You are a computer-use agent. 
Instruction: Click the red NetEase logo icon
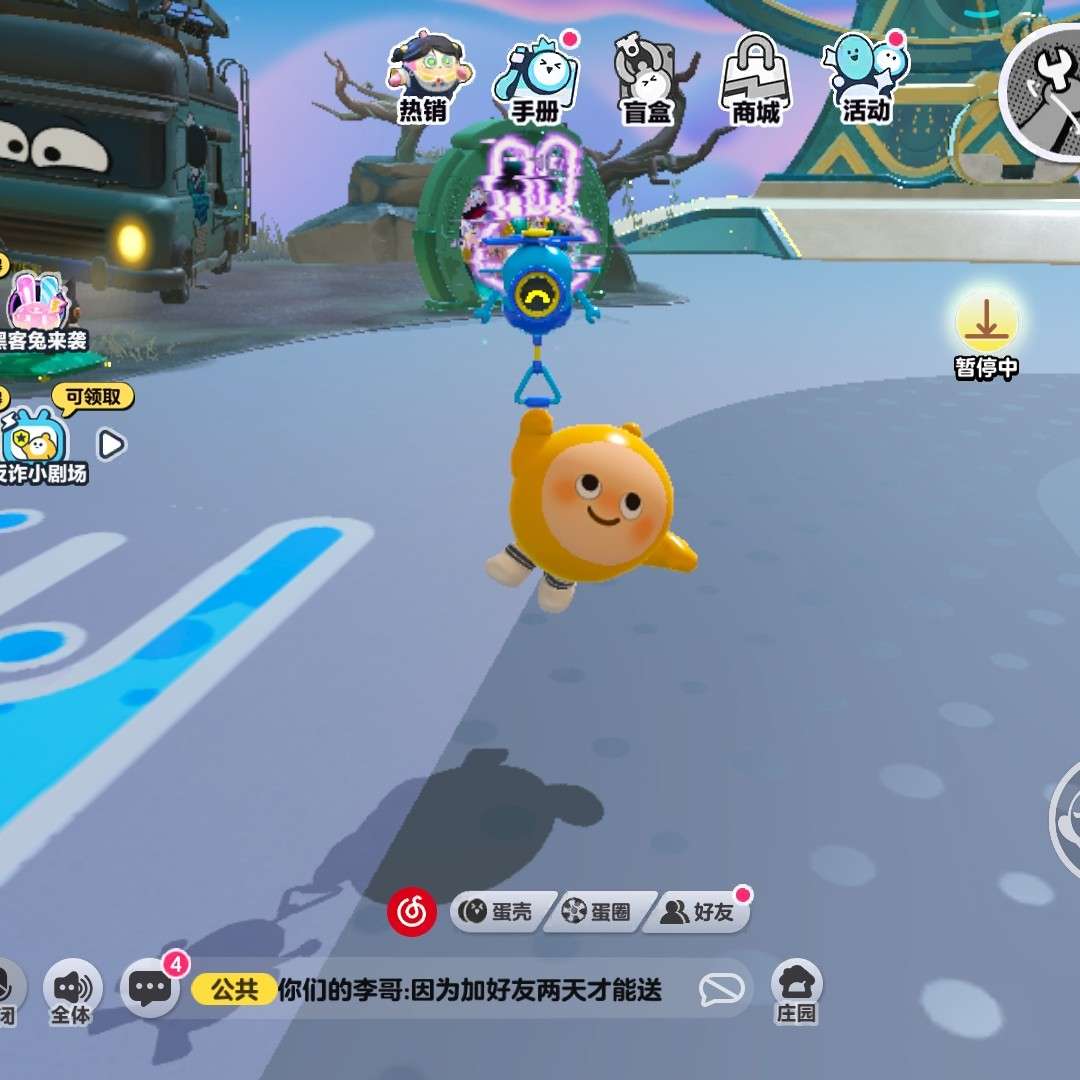coord(412,911)
